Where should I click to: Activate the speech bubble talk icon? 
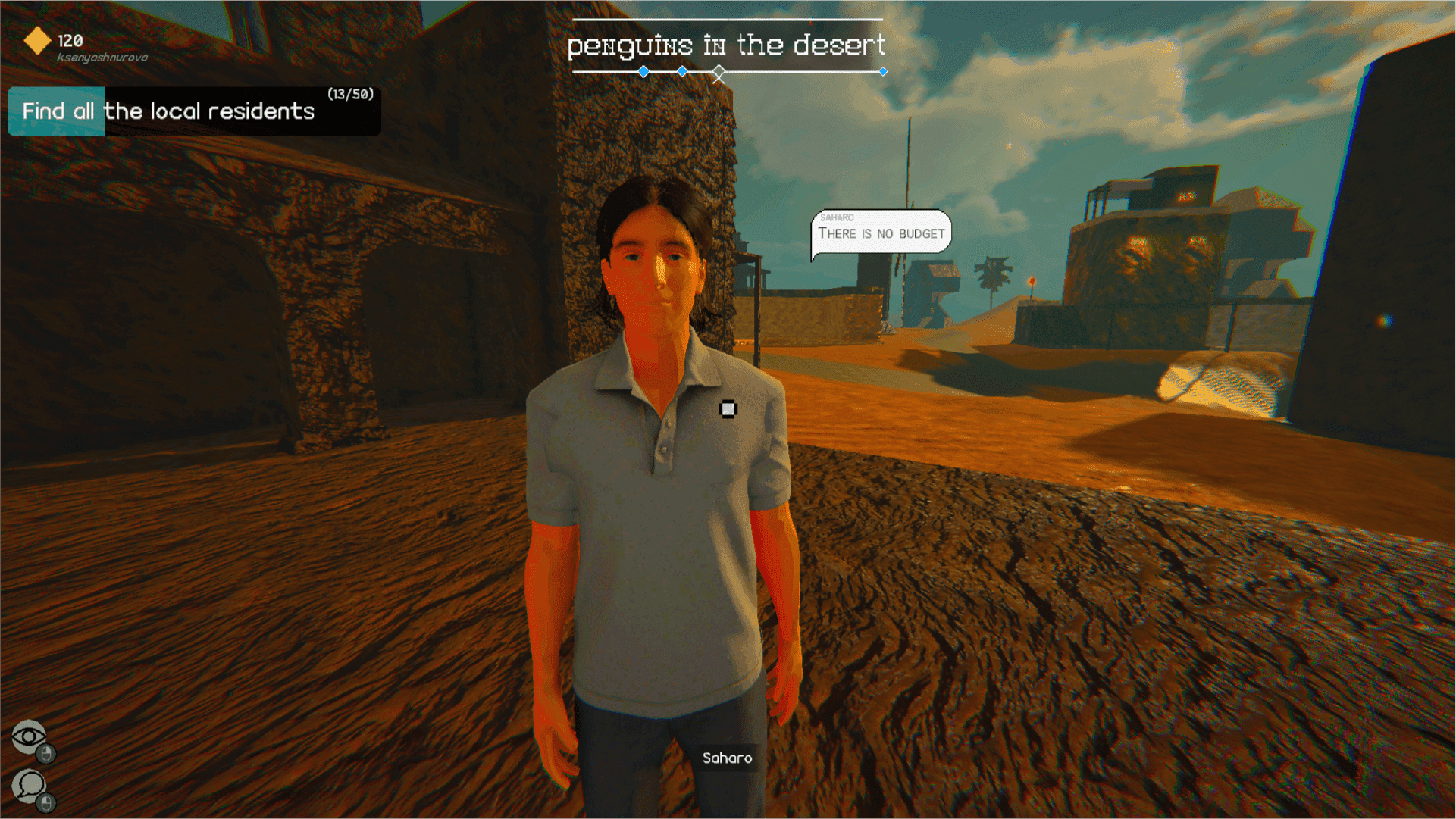30,786
